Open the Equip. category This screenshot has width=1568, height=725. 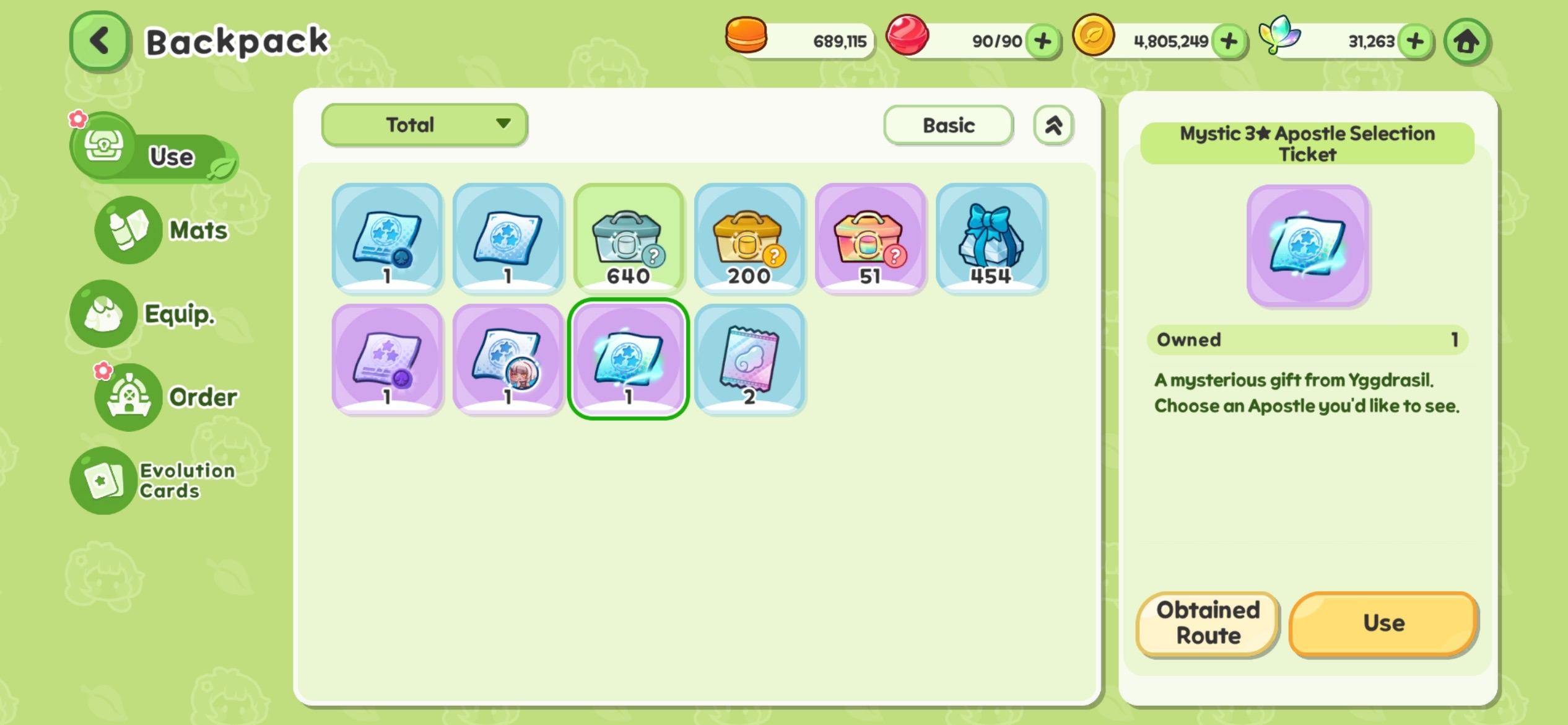150,314
